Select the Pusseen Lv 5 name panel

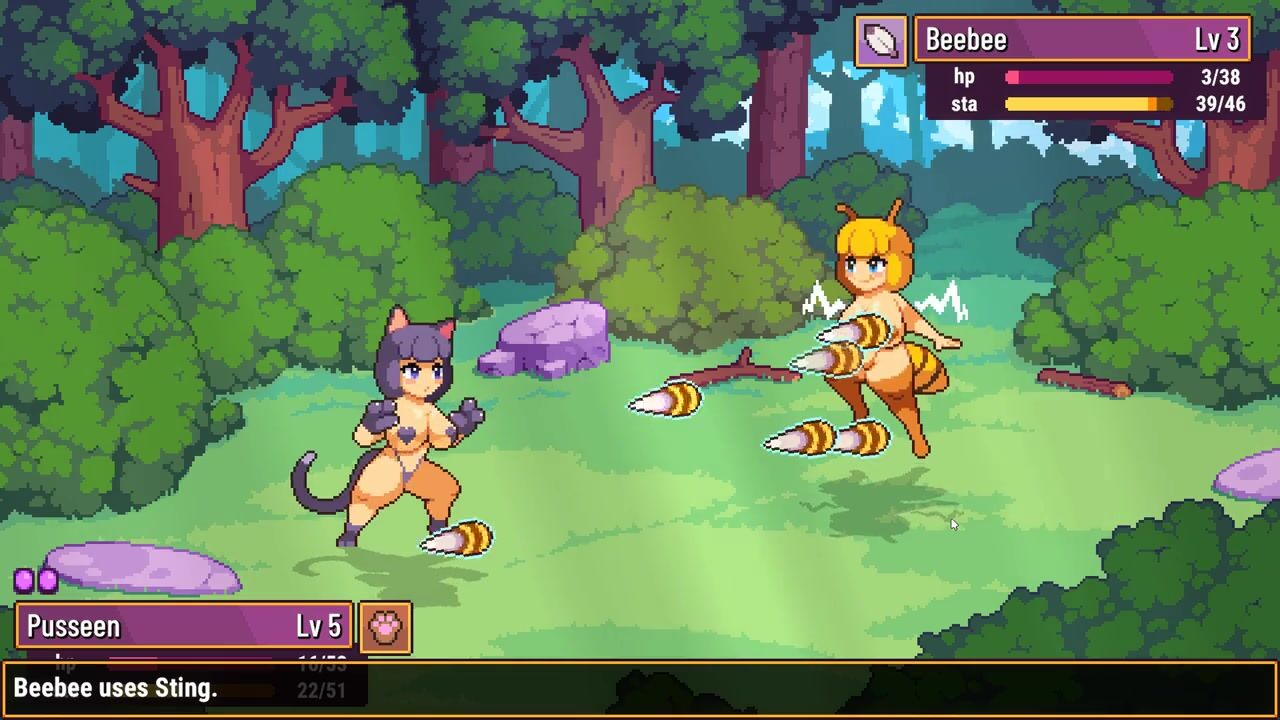pyautogui.click(x=184, y=627)
